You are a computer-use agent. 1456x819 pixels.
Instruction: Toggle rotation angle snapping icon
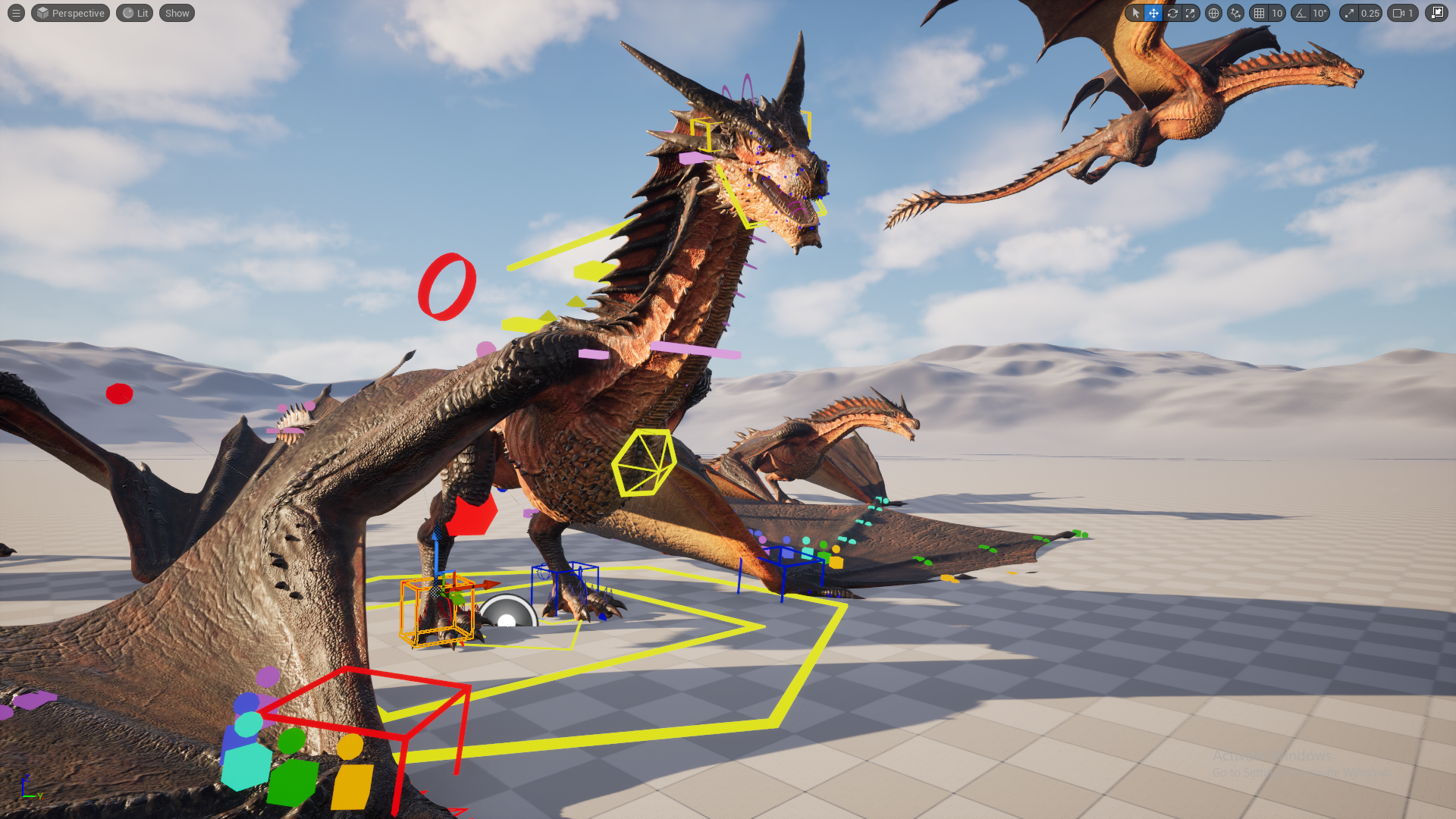(x=1301, y=13)
